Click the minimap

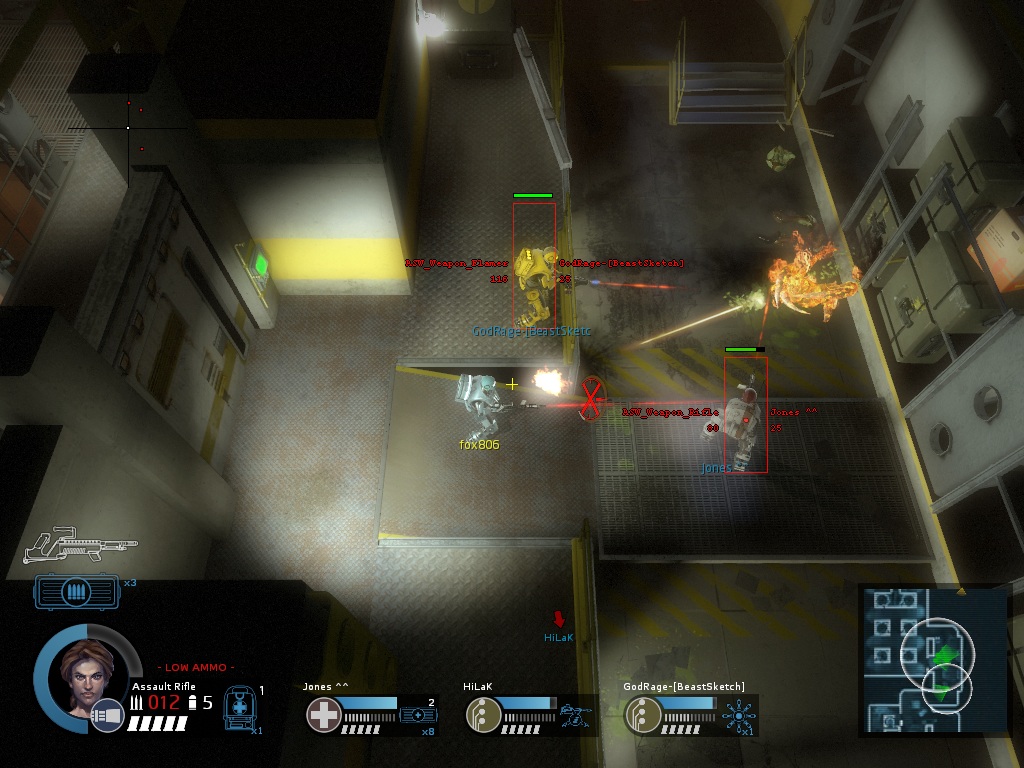pos(934,662)
